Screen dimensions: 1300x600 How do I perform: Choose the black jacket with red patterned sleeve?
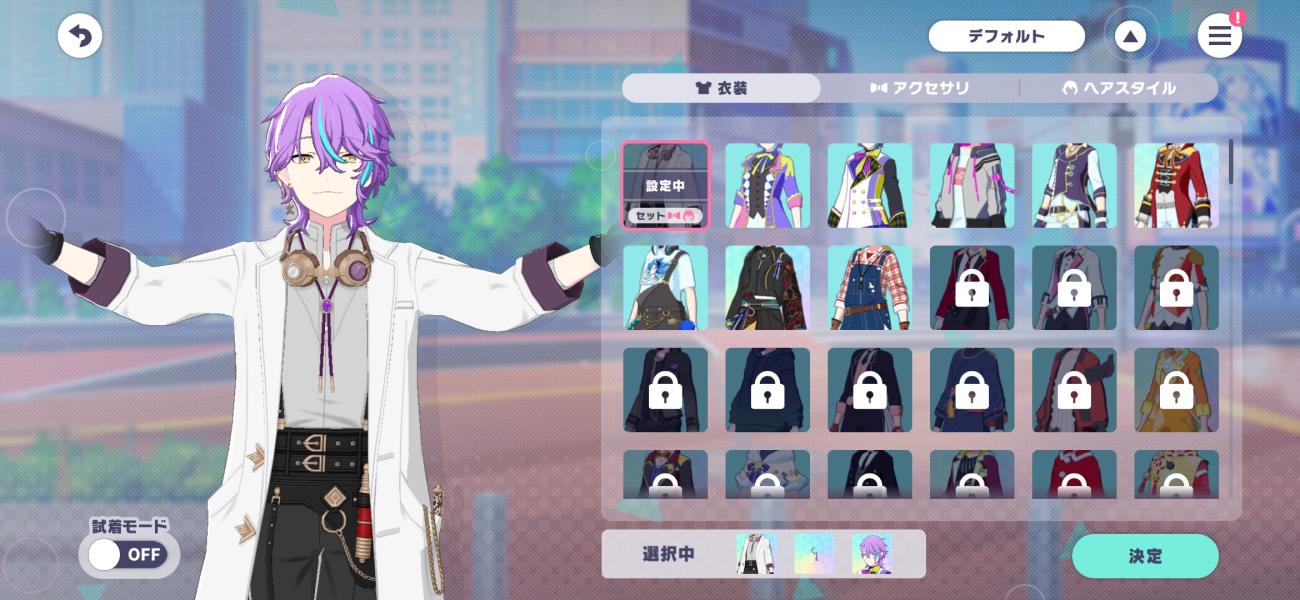click(x=767, y=288)
